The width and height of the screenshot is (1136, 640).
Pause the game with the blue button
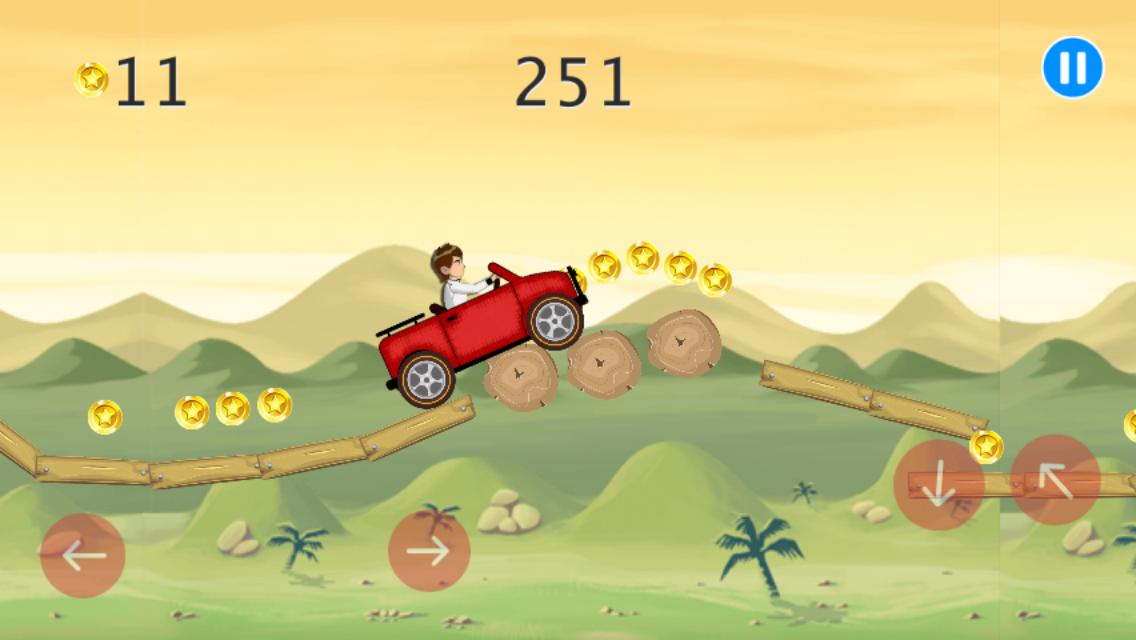click(1072, 68)
